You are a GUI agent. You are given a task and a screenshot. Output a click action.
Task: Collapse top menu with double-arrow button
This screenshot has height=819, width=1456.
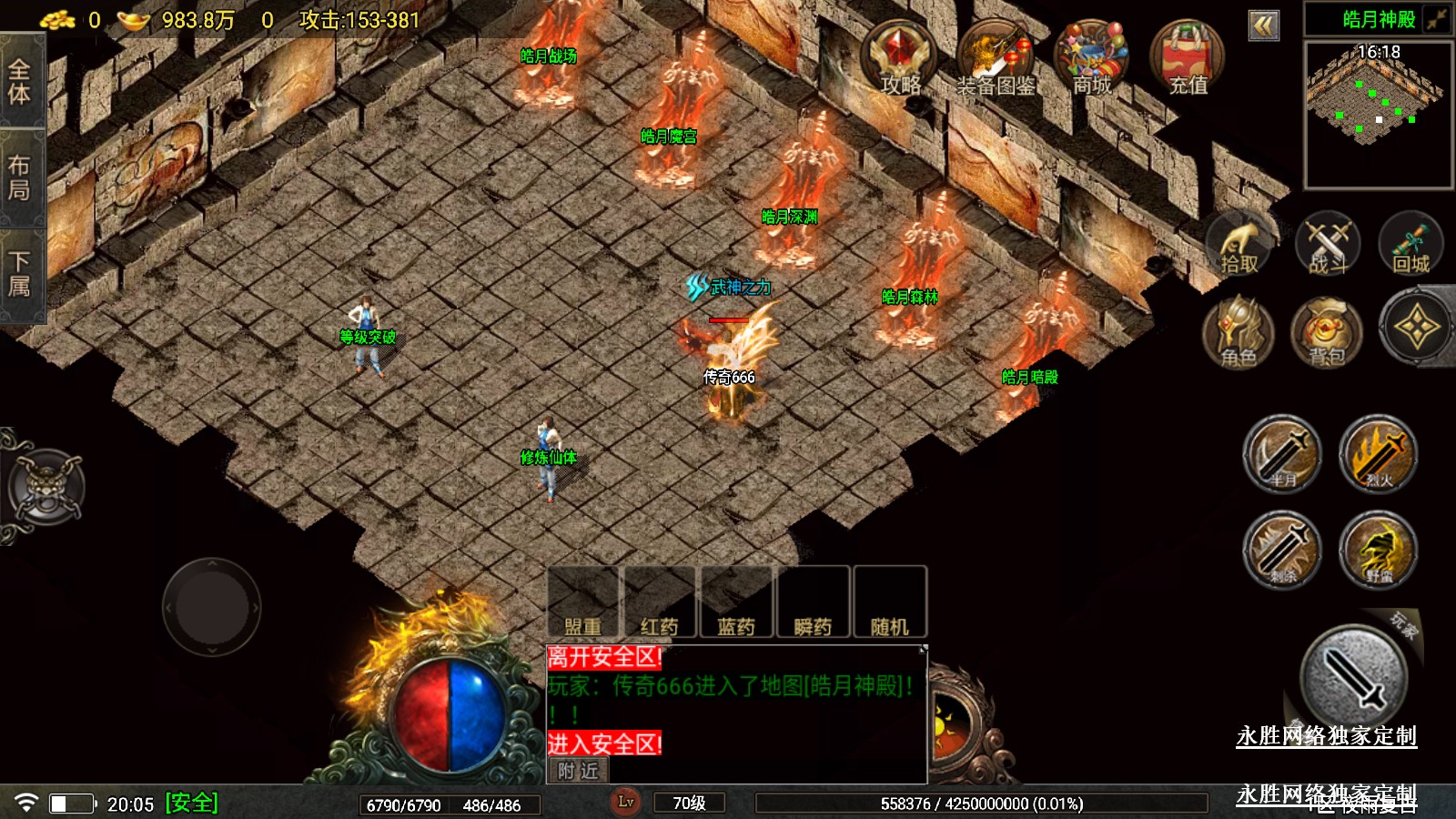[1263, 25]
